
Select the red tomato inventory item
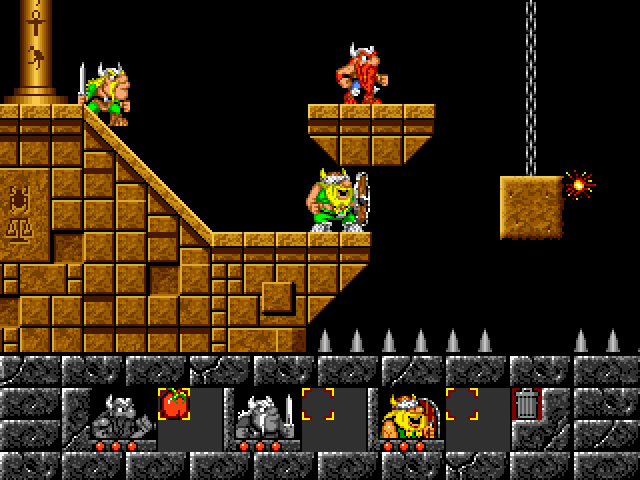click(174, 404)
